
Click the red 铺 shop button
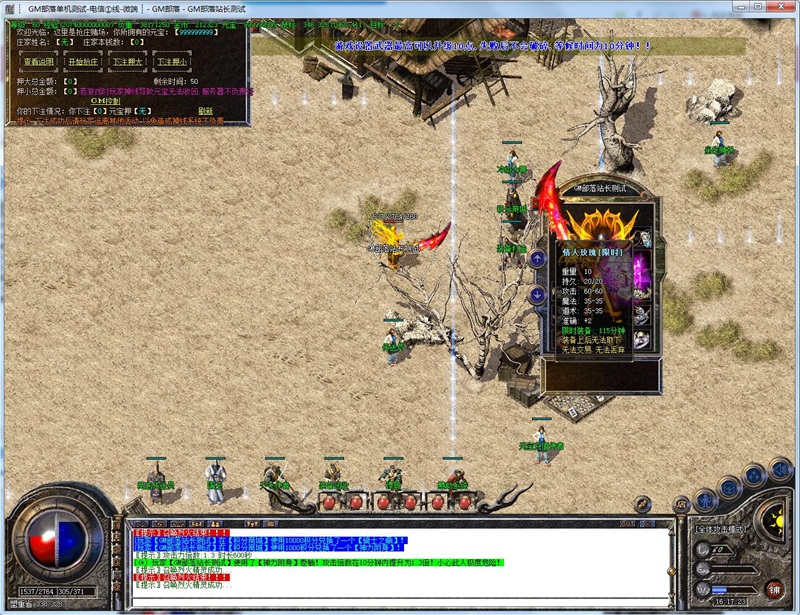775,591
